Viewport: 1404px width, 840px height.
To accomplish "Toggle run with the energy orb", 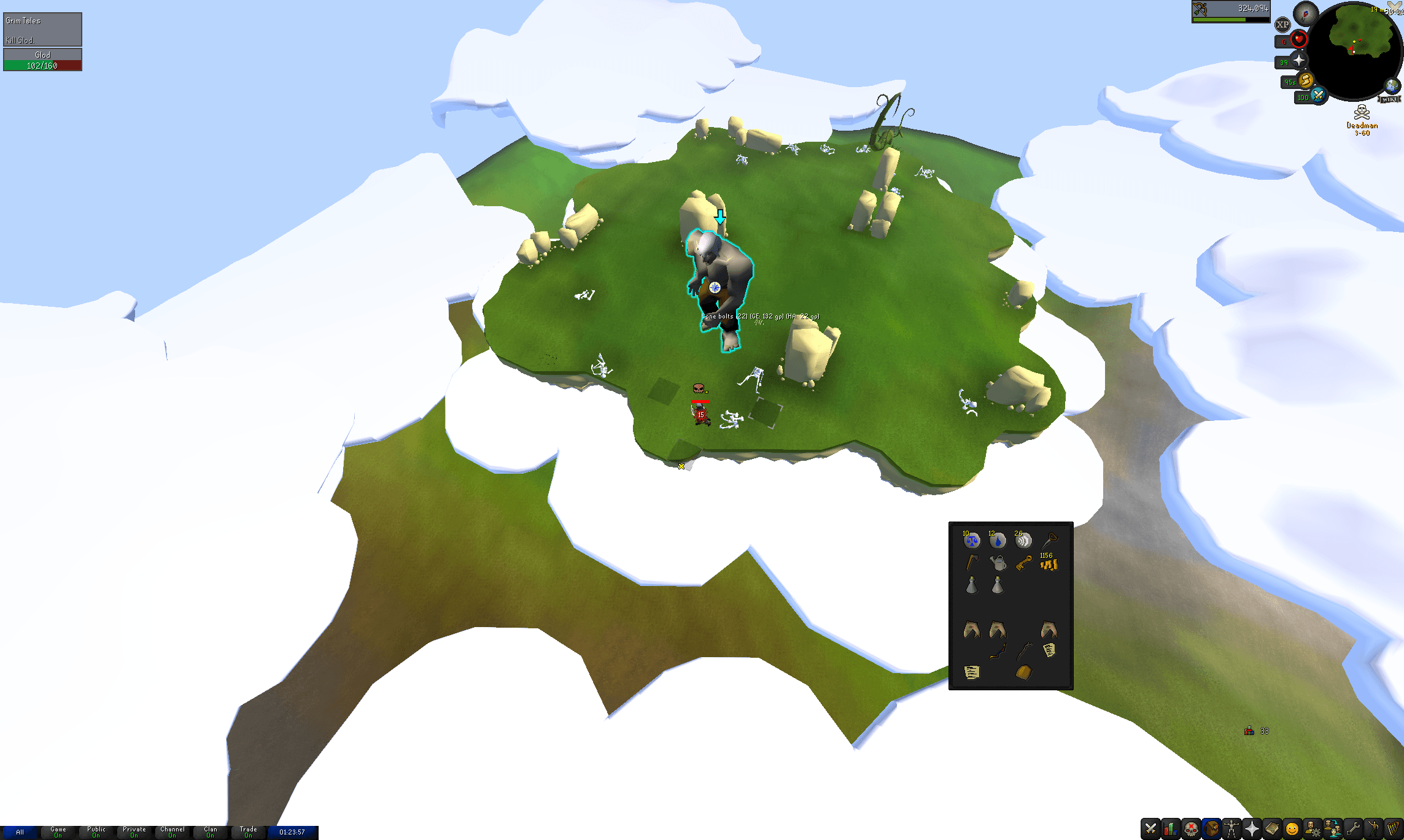I will (x=1306, y=82).
